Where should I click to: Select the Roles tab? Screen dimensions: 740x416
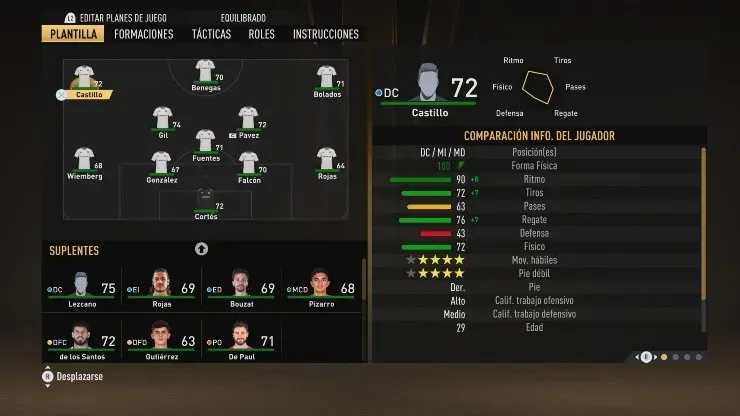click(261, 34)
